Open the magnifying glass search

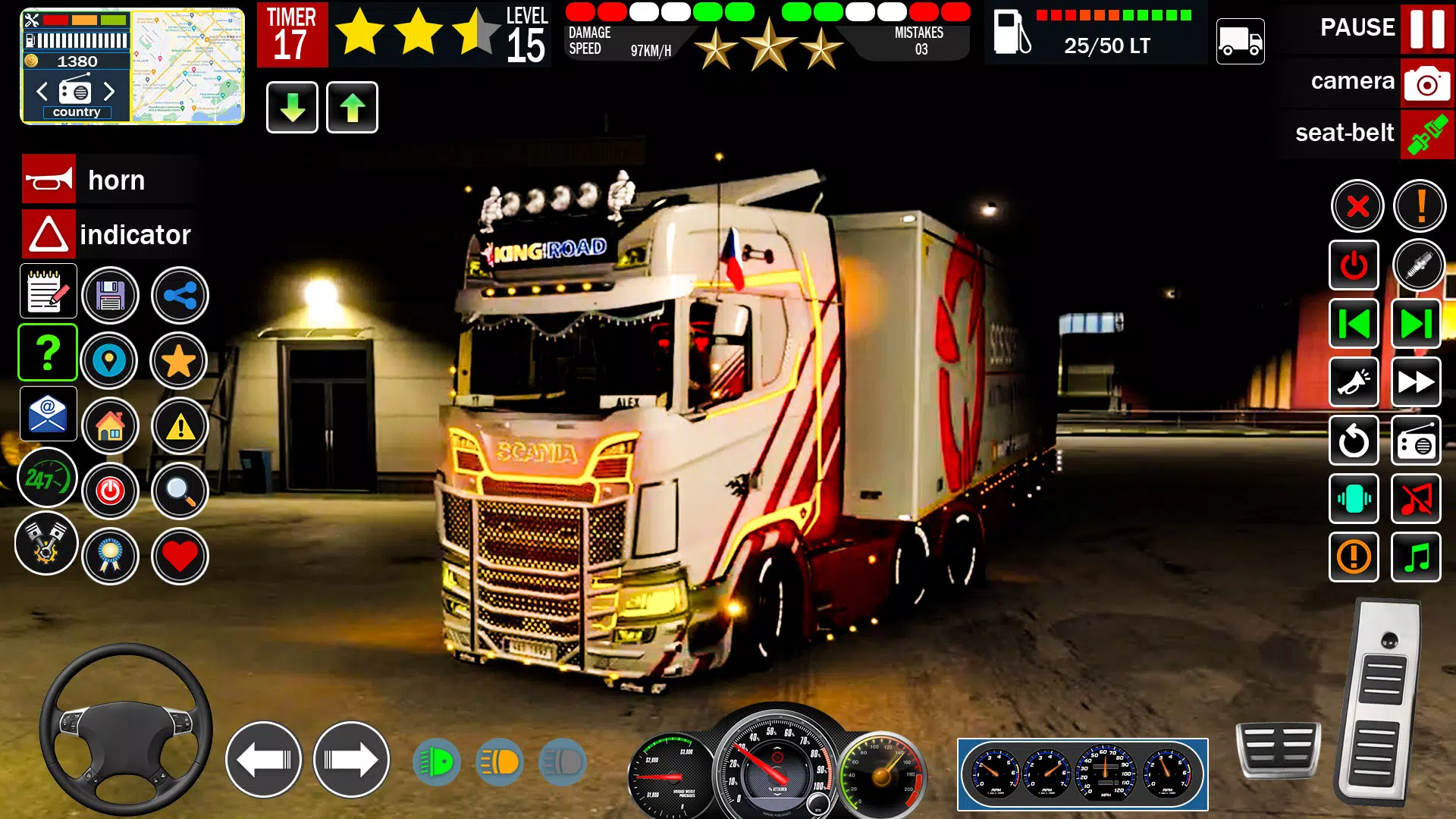point(180,491)
